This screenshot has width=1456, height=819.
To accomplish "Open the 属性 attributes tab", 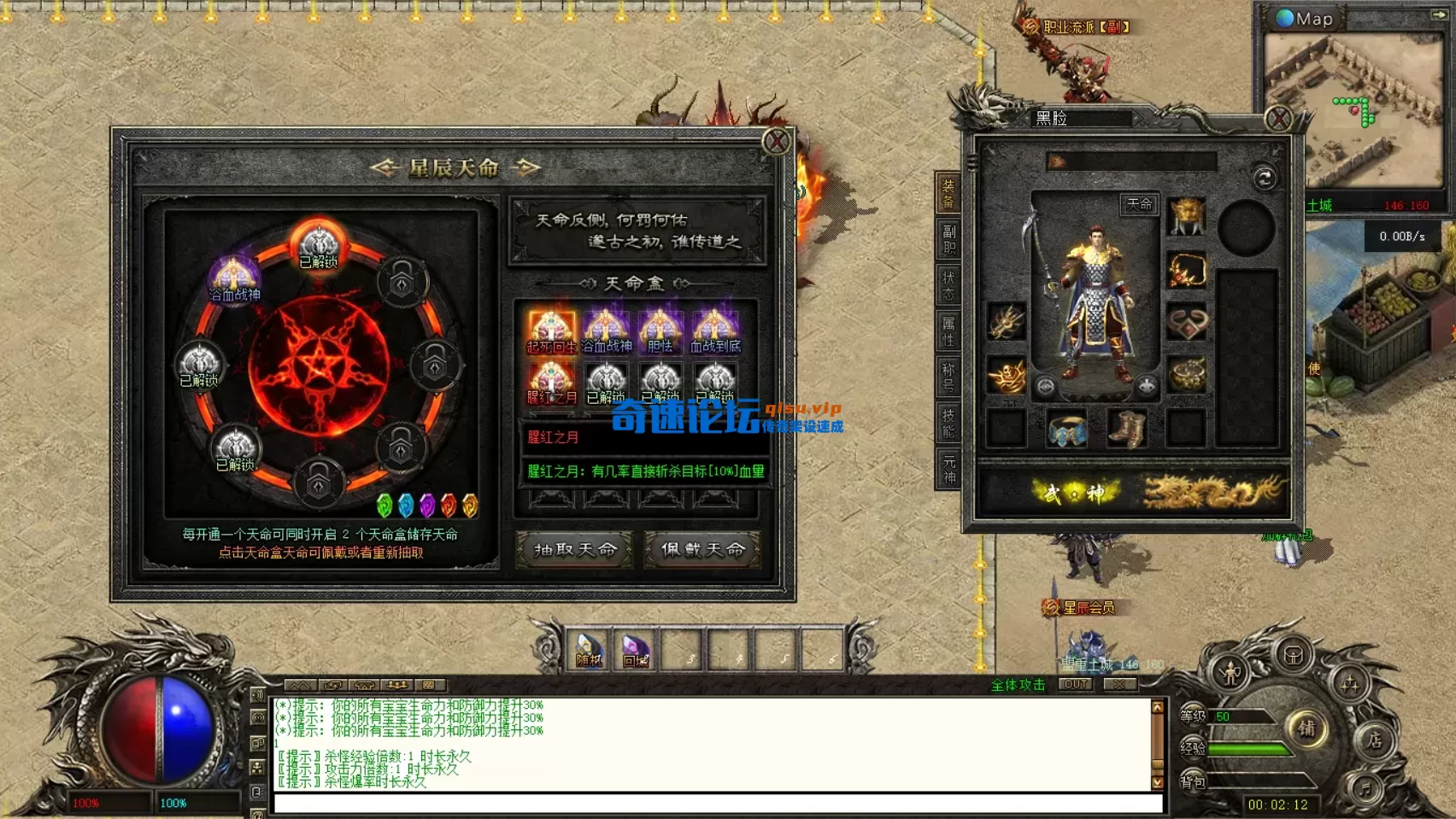I will point(948,331).
